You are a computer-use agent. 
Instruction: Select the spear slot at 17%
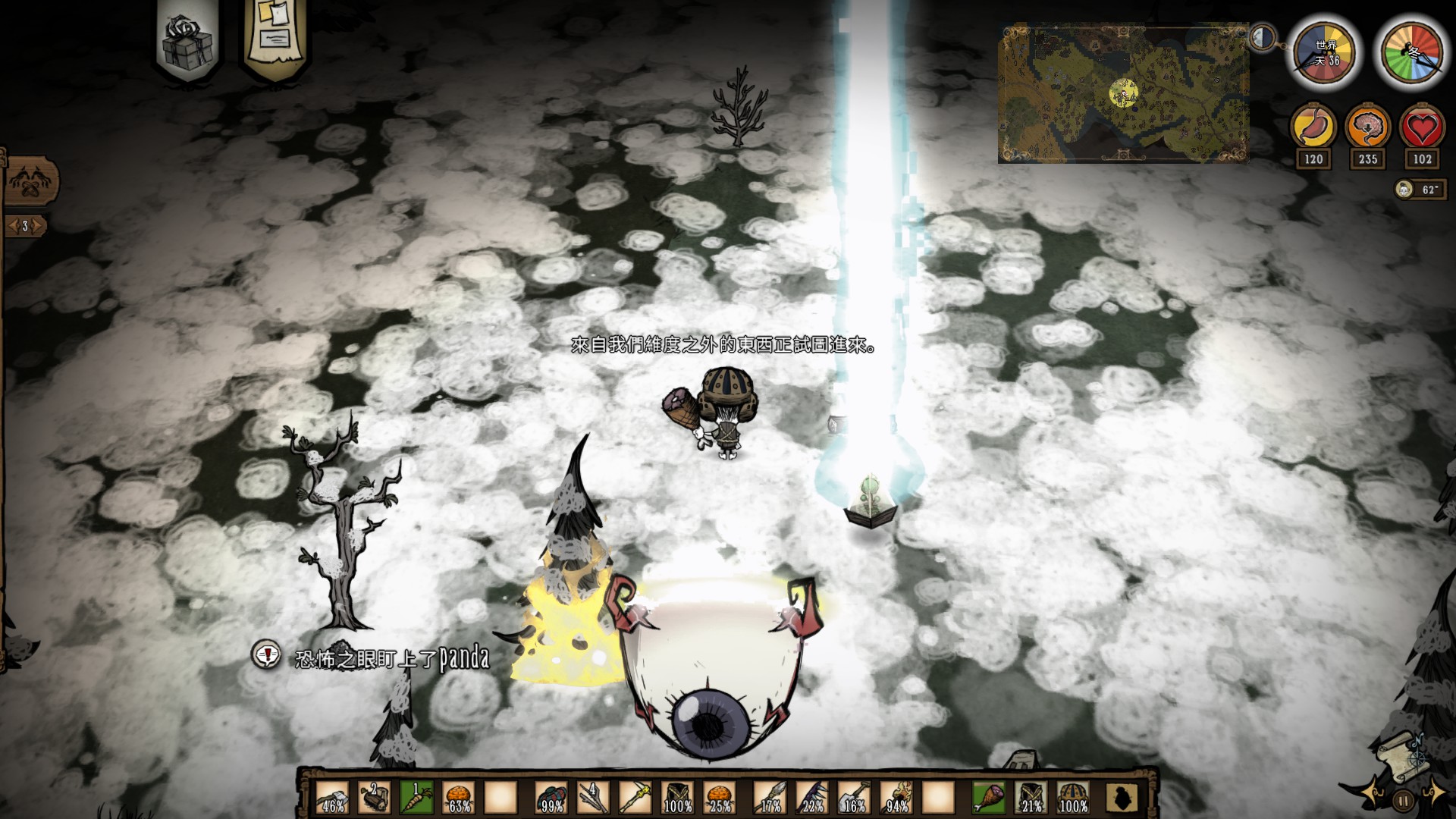pyautogui.click(x=770, y=798)
